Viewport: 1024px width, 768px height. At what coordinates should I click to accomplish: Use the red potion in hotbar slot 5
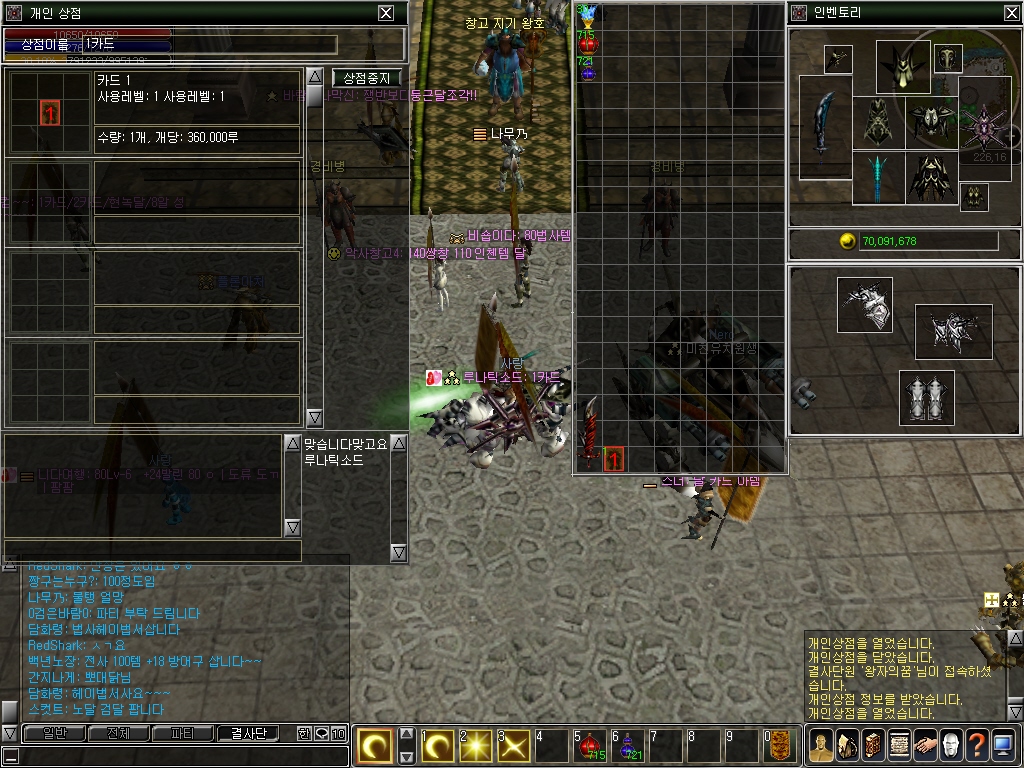(x=590, y=745)
